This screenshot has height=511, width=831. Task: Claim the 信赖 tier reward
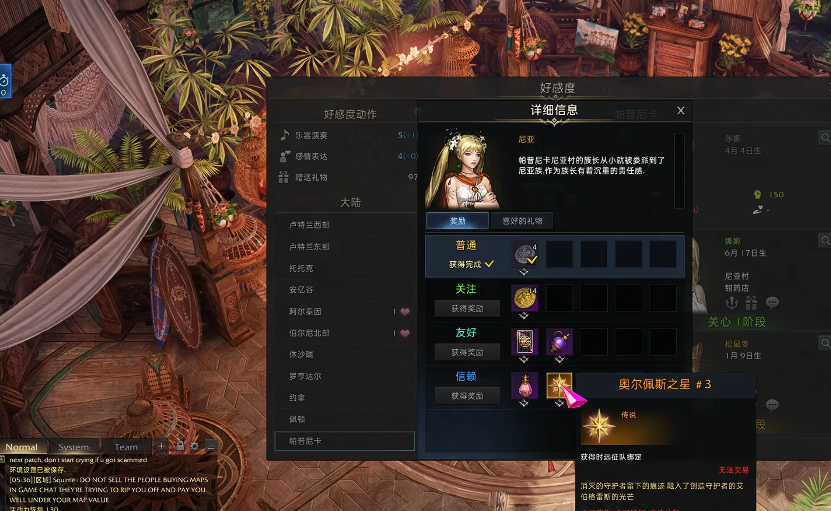point(460,396)
